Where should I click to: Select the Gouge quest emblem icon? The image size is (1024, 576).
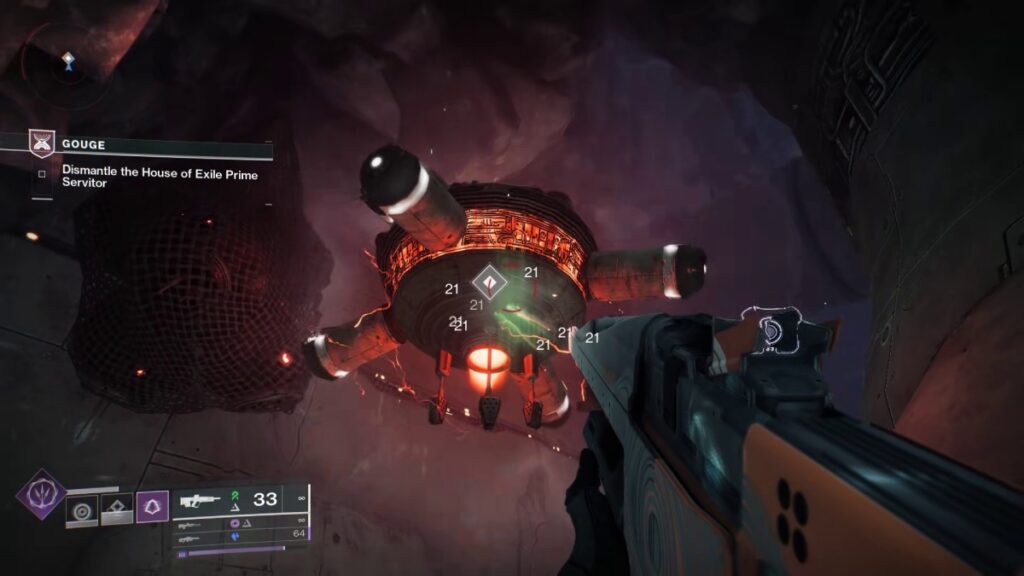tap(42, 144)
